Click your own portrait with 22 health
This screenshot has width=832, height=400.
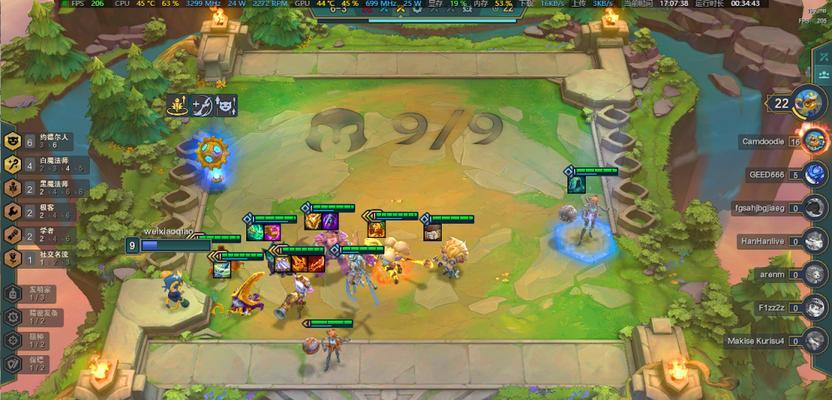[x=808, y=102]
